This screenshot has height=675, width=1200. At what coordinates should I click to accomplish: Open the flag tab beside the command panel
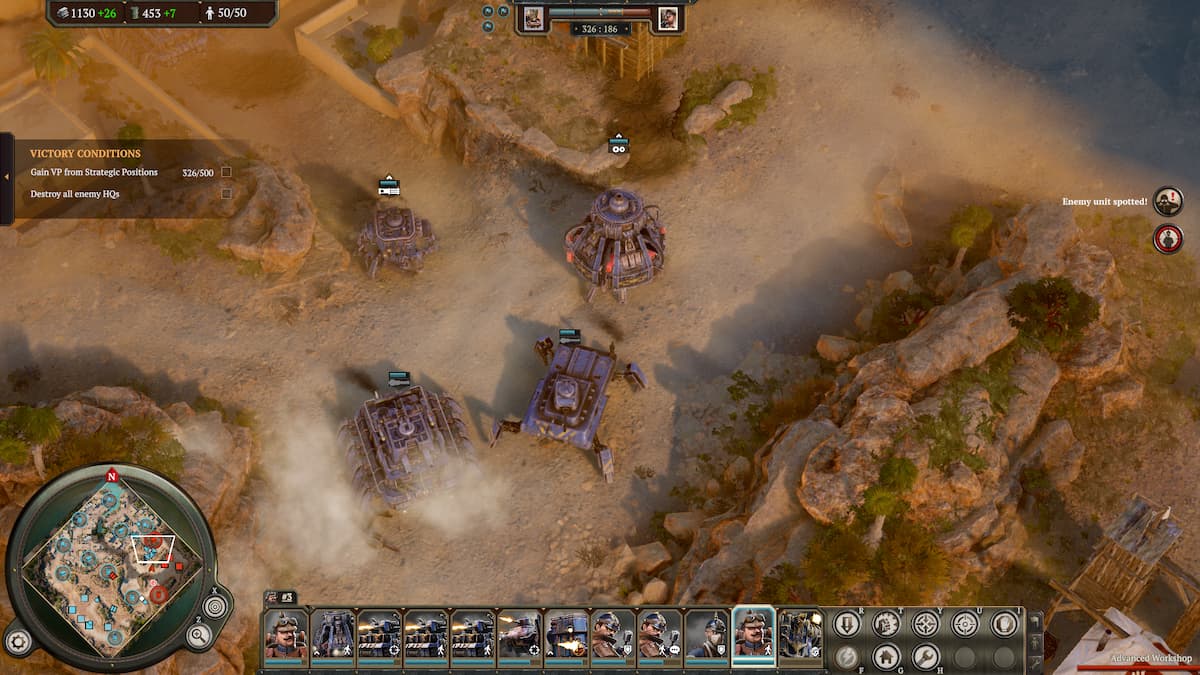[x=1035, y=621]
